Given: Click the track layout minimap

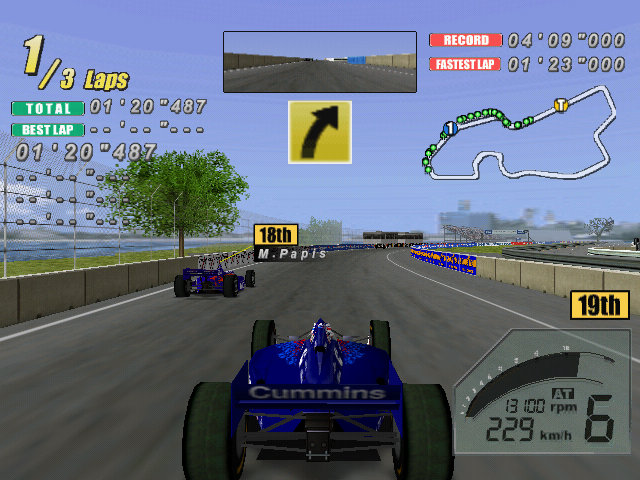Looking at the screenshot, I should (x=518, y=135).
